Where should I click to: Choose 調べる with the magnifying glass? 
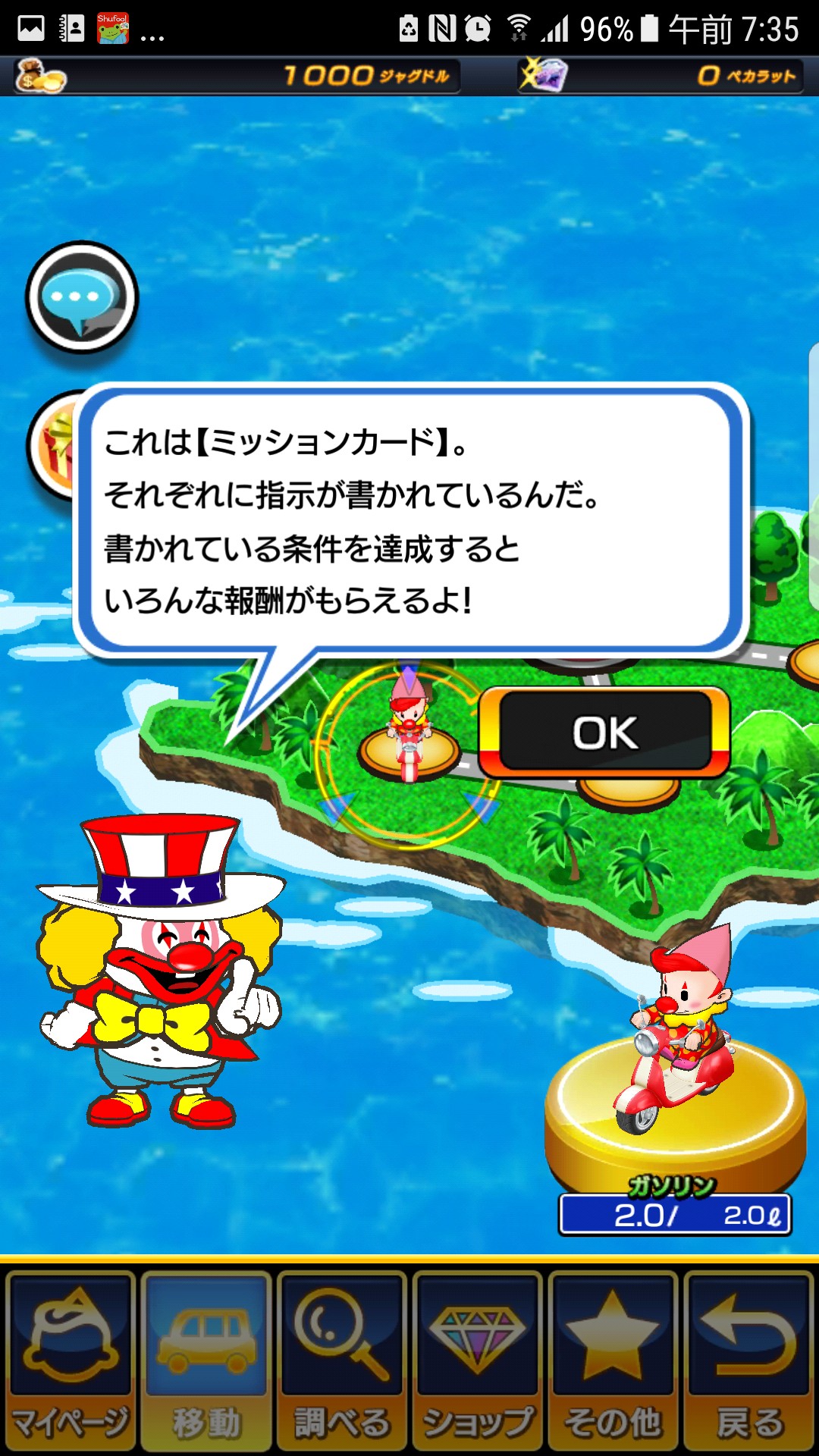coord(341,1360)
